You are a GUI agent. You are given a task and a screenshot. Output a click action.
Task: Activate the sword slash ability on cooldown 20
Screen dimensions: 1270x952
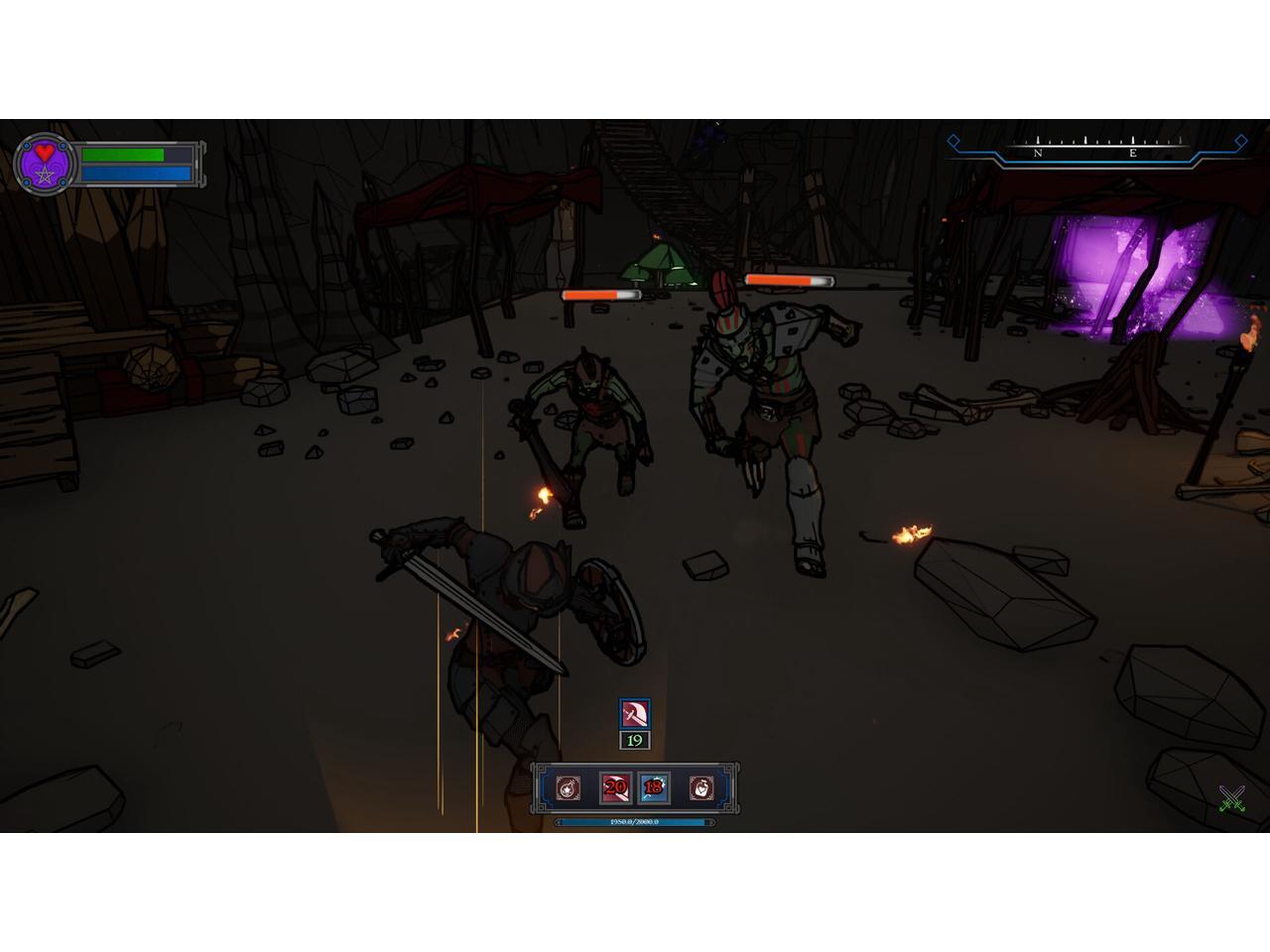[615, 788]
